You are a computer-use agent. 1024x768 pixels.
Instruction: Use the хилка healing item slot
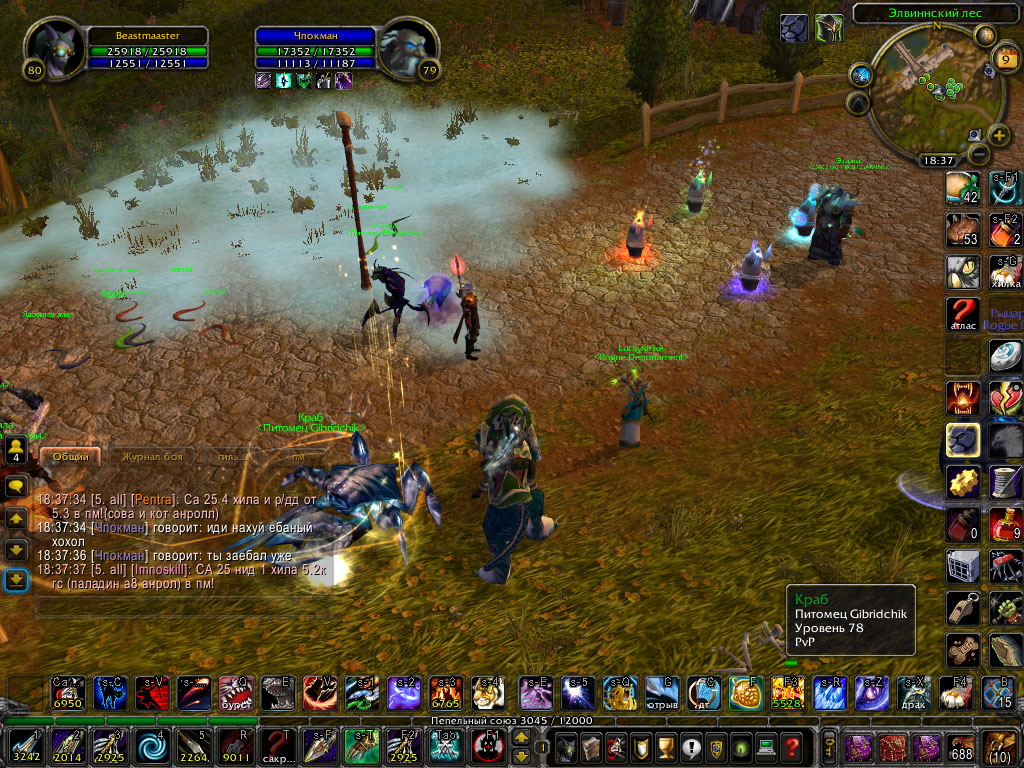[x=1004, y=272]
